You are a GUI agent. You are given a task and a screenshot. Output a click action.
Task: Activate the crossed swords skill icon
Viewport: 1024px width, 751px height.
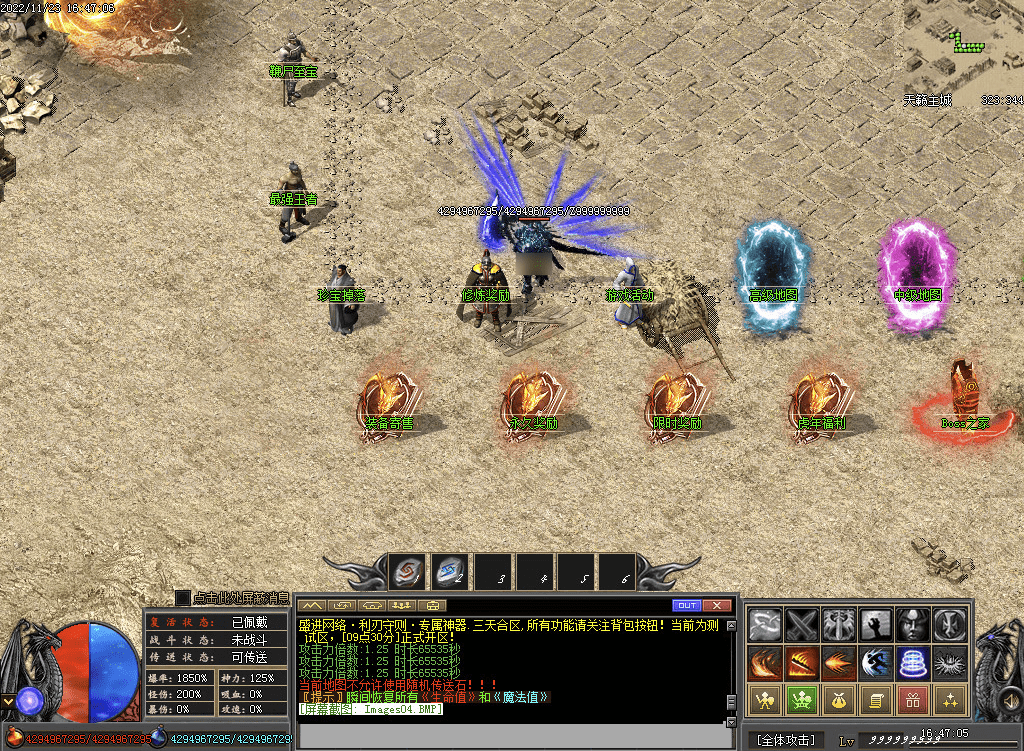pos(802,625)
